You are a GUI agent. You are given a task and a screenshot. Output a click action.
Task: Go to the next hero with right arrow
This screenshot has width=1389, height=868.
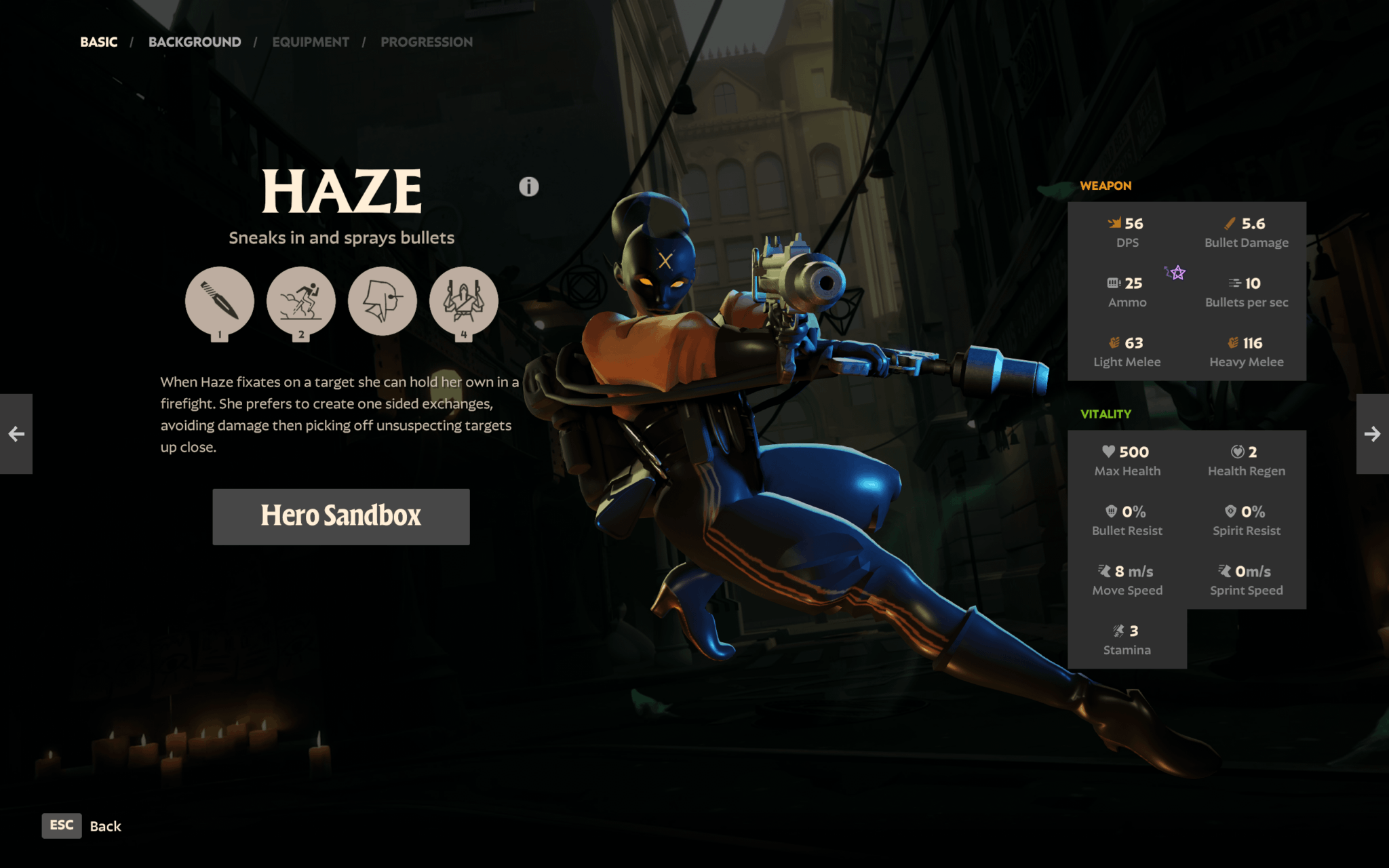pyautogui.click(x=1372, y=434)
